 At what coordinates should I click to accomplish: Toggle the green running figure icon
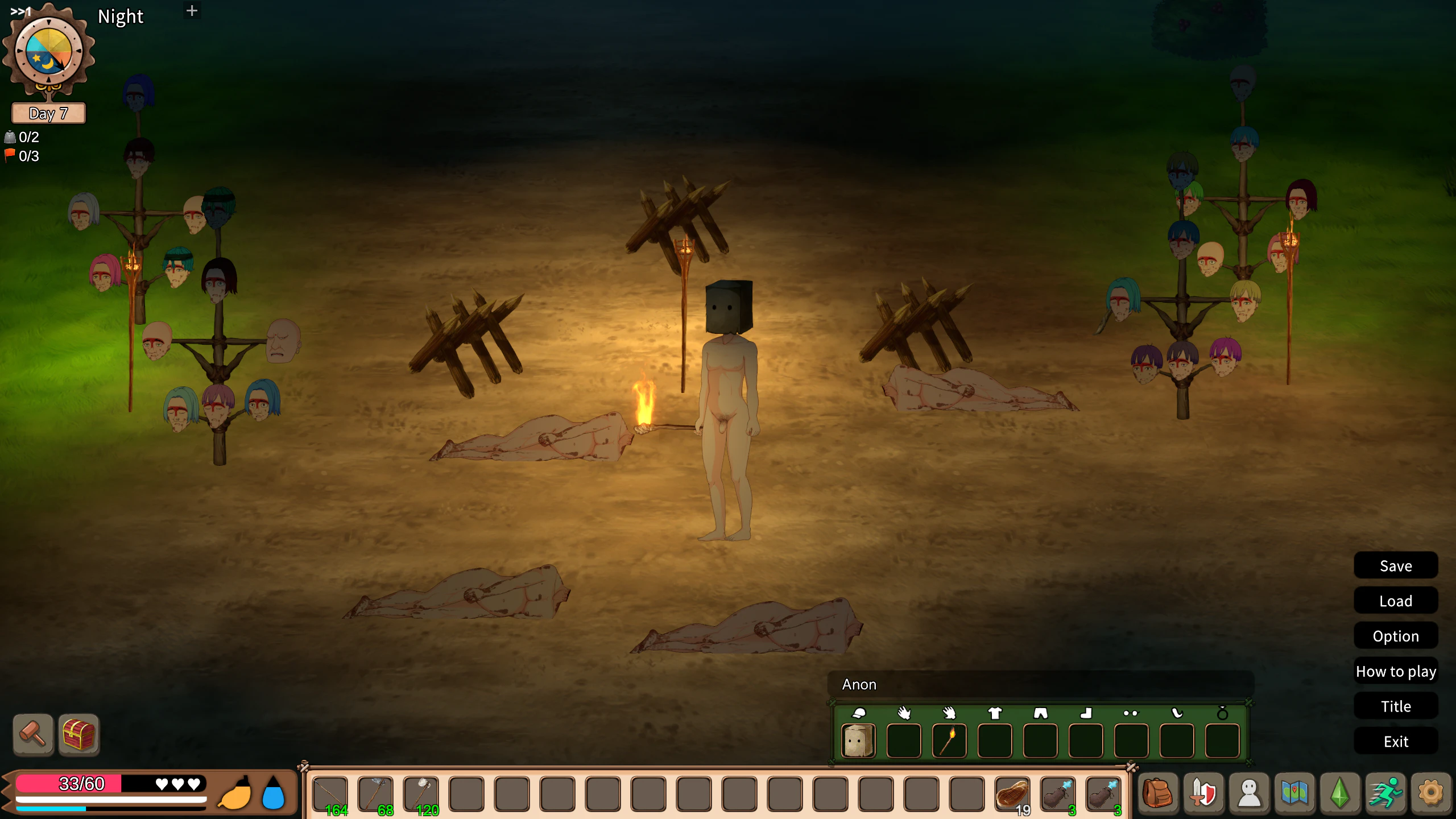pyautogui.click(x=1385, y=792)
